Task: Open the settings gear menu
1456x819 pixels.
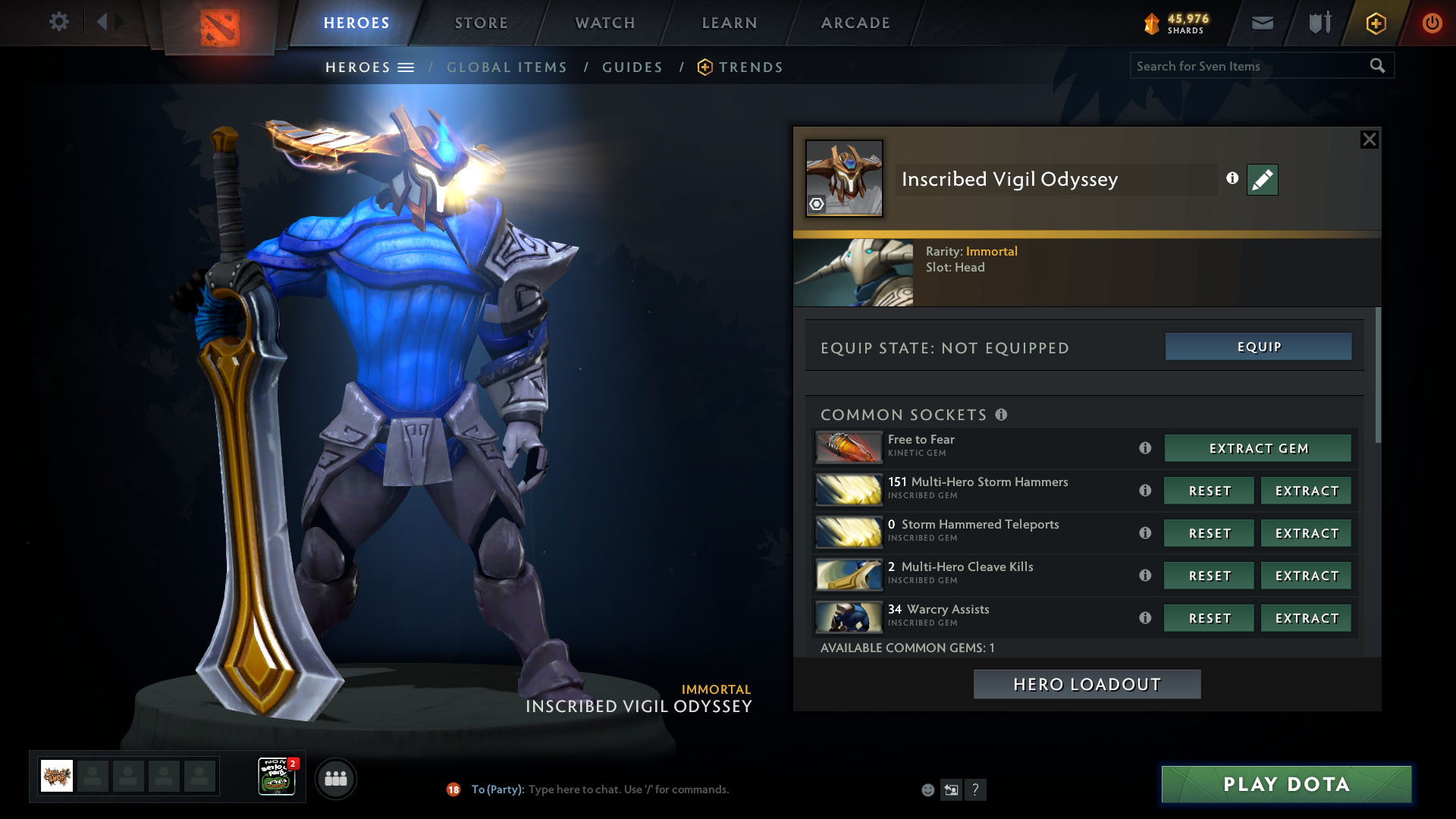Action: (58, 22)
